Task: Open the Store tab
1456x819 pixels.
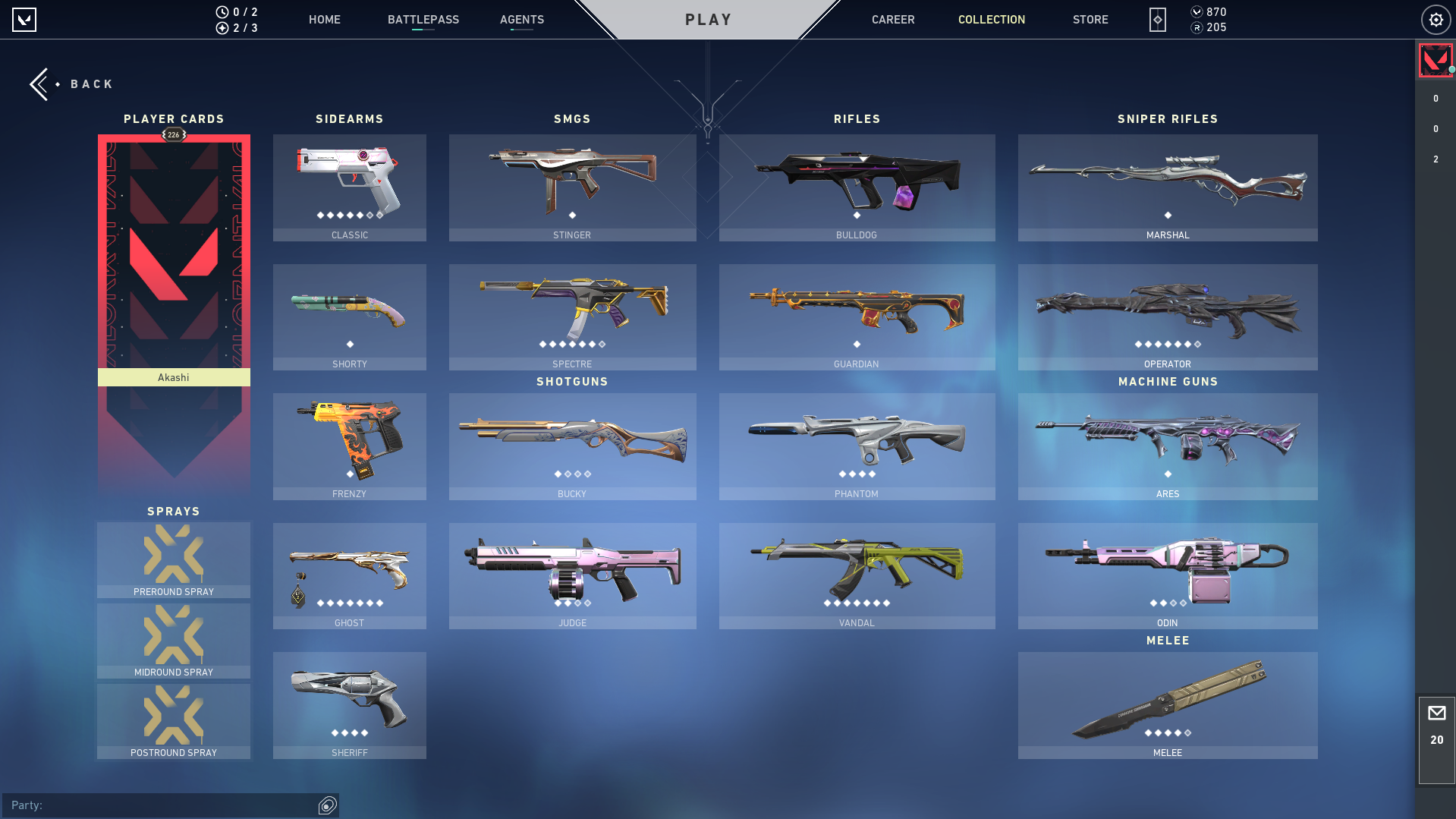Action: (1090, 20)
